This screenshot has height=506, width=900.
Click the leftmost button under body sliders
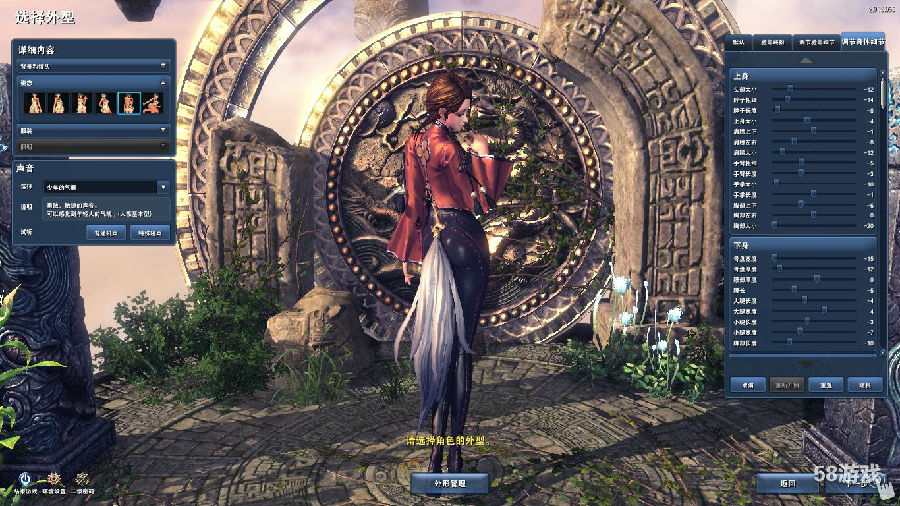coord(746,384)
